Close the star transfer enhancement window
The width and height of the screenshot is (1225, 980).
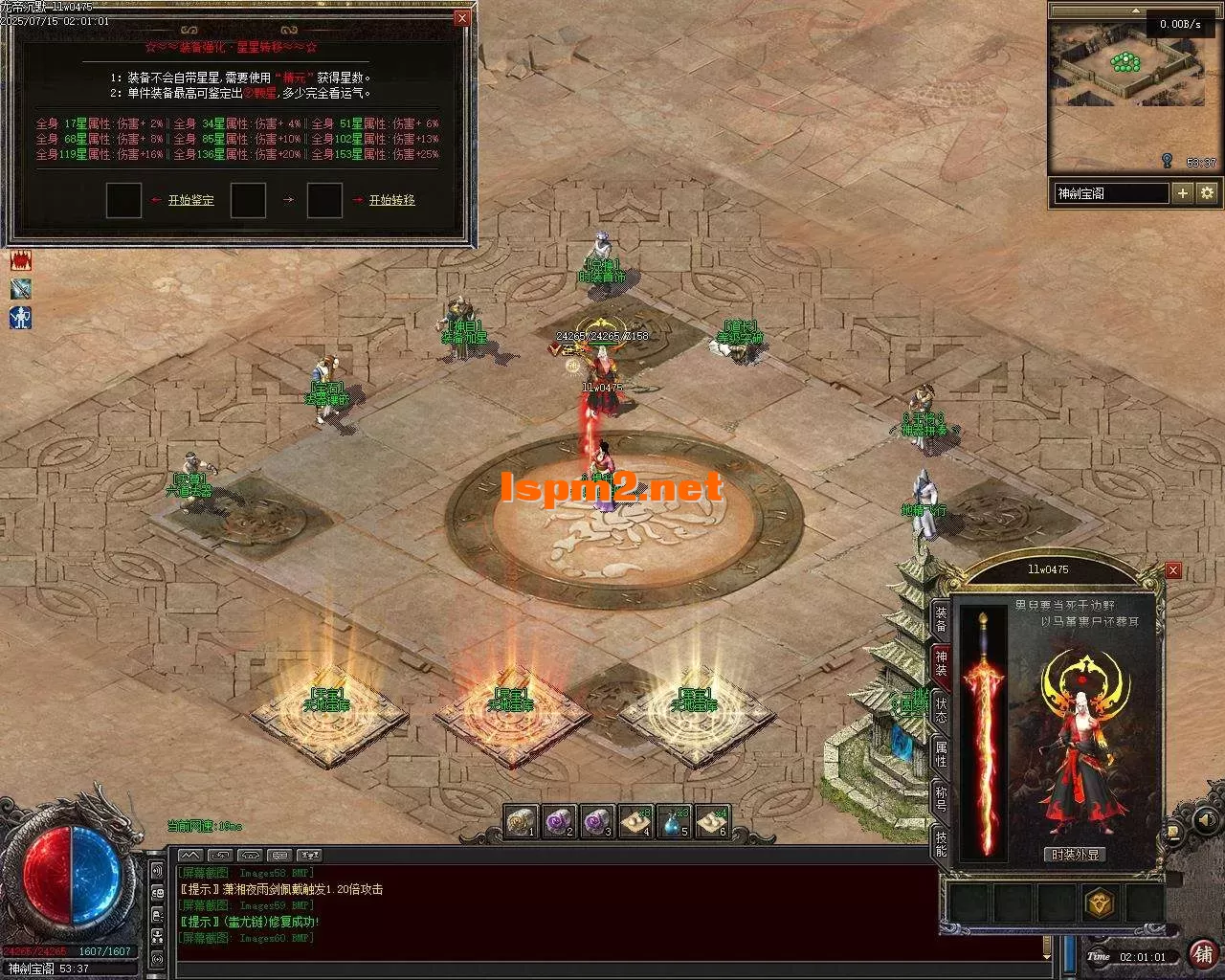[462, 18]
